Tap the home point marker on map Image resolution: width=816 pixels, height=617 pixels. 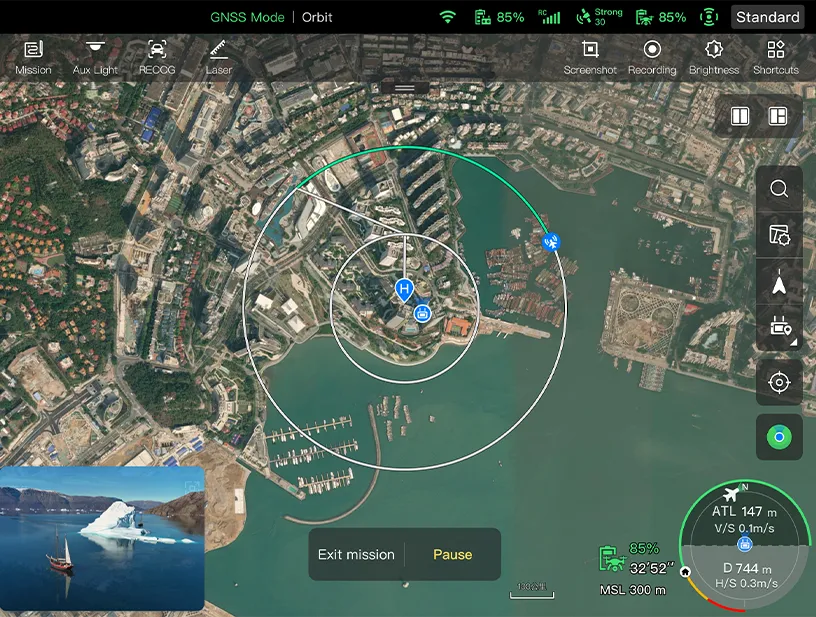point(404,291)
